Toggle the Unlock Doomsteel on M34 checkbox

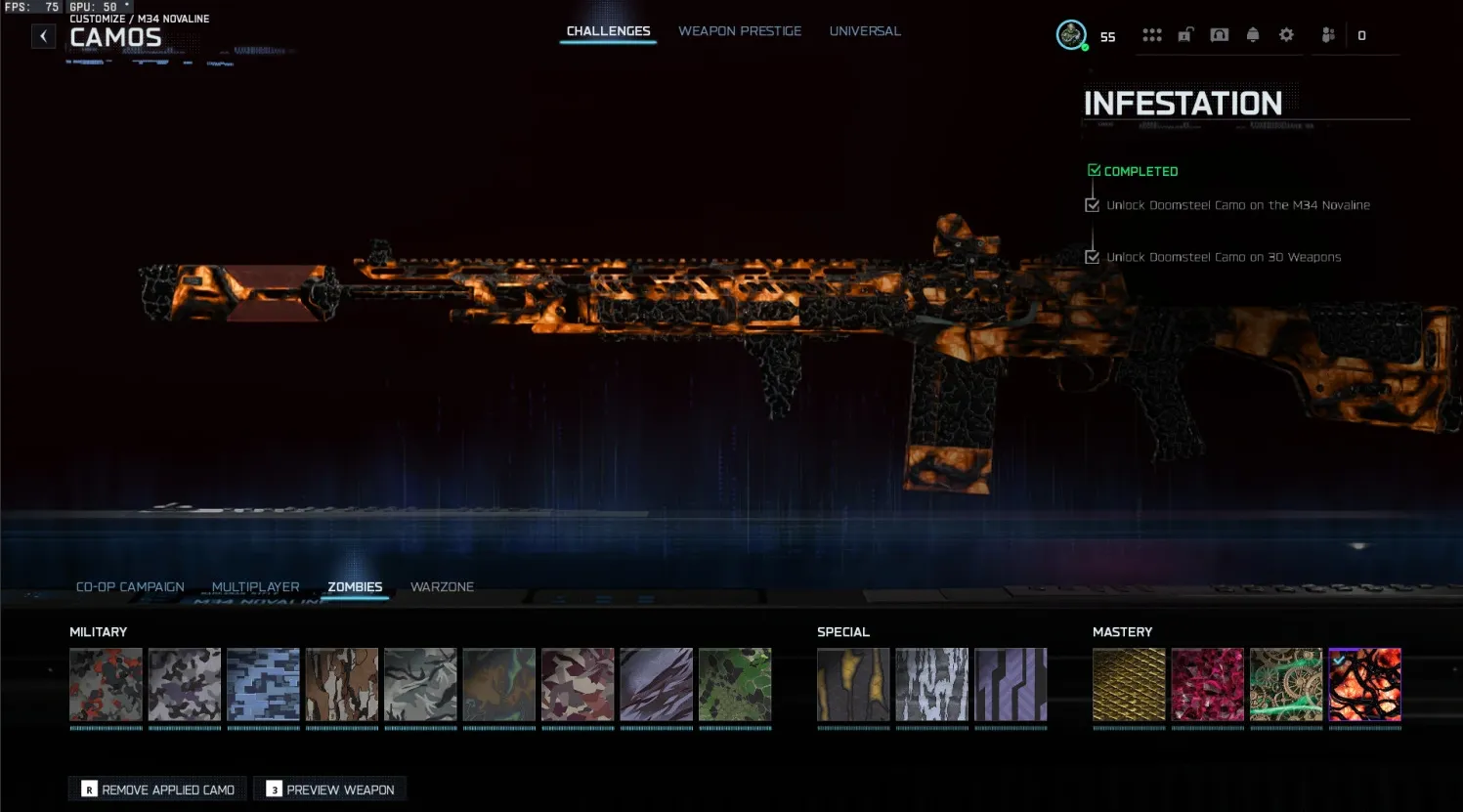1092,204
